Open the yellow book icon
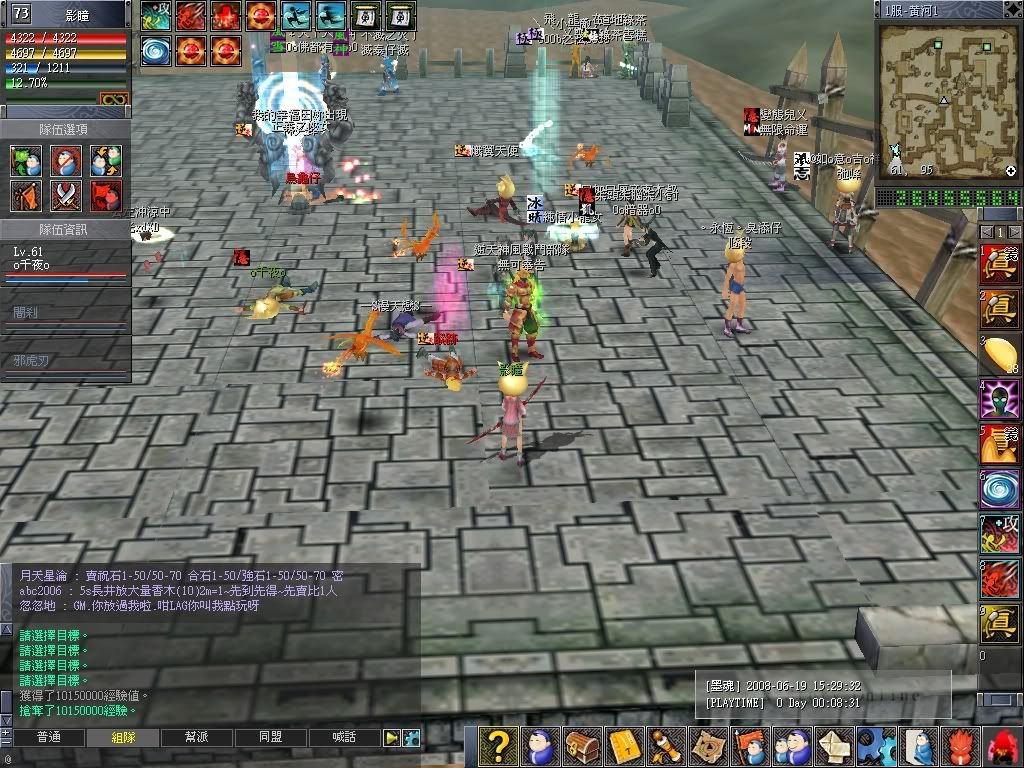Viewport: 1024px width, 768px height. pyautogui.click(x=623, y=747)
